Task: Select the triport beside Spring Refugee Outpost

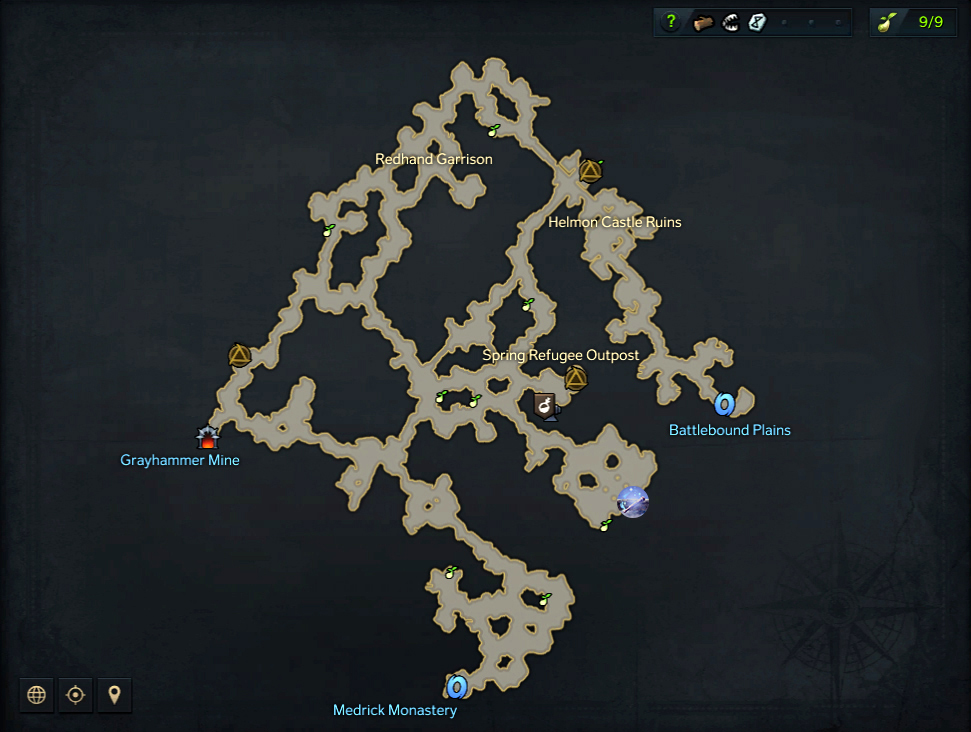Action: (x=575, y=378)
